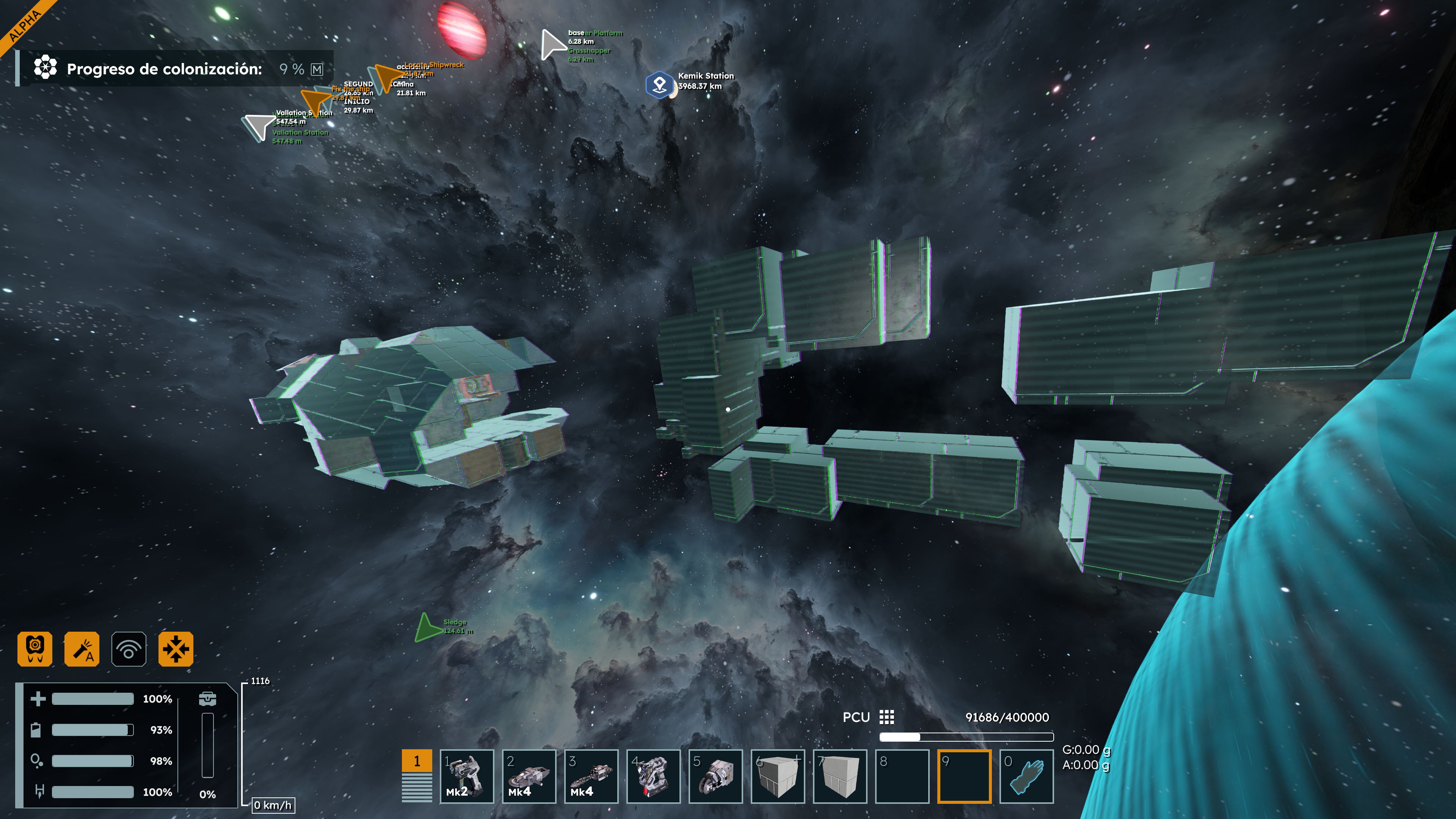Screen dimensions: 1456x819
Task: Select the handheld tool with red tip in slot 4
Action: pyautogui.click(x=653, y=775)
